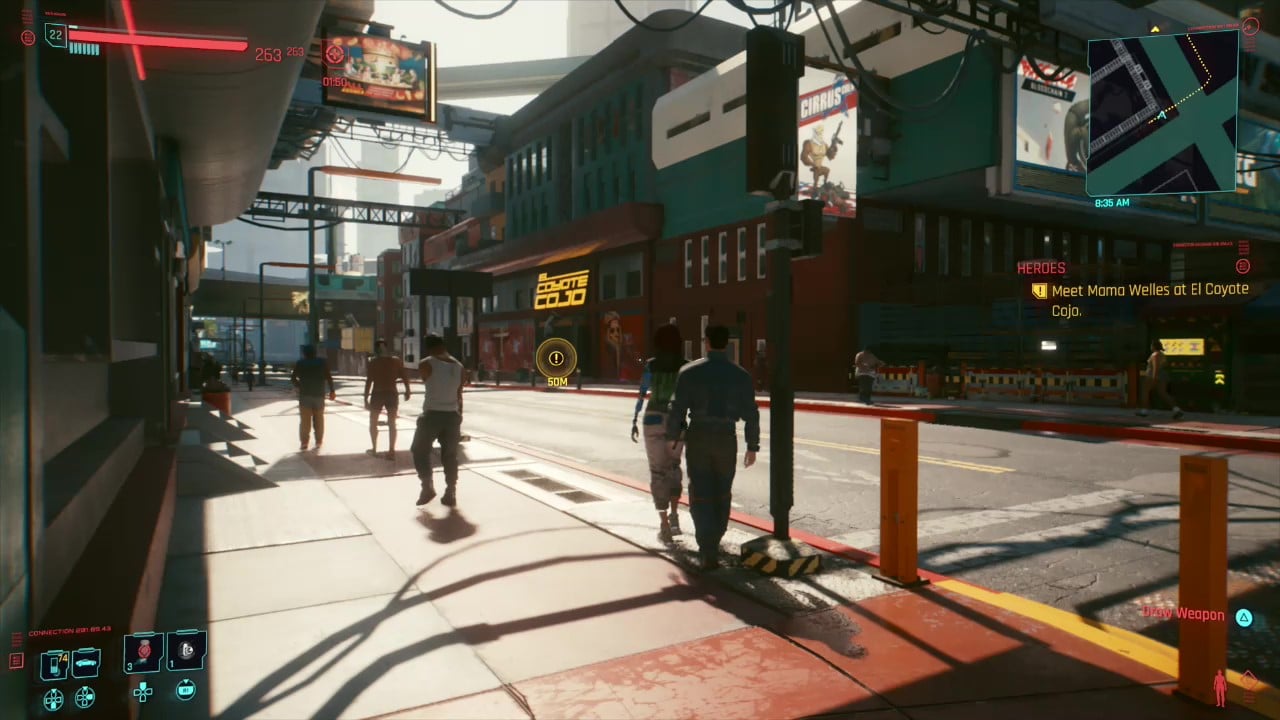This screenshot has width=1280, height=720.
Task: Click the yellow quest exclamation marker showing 50M
Action: pos(556,358)
